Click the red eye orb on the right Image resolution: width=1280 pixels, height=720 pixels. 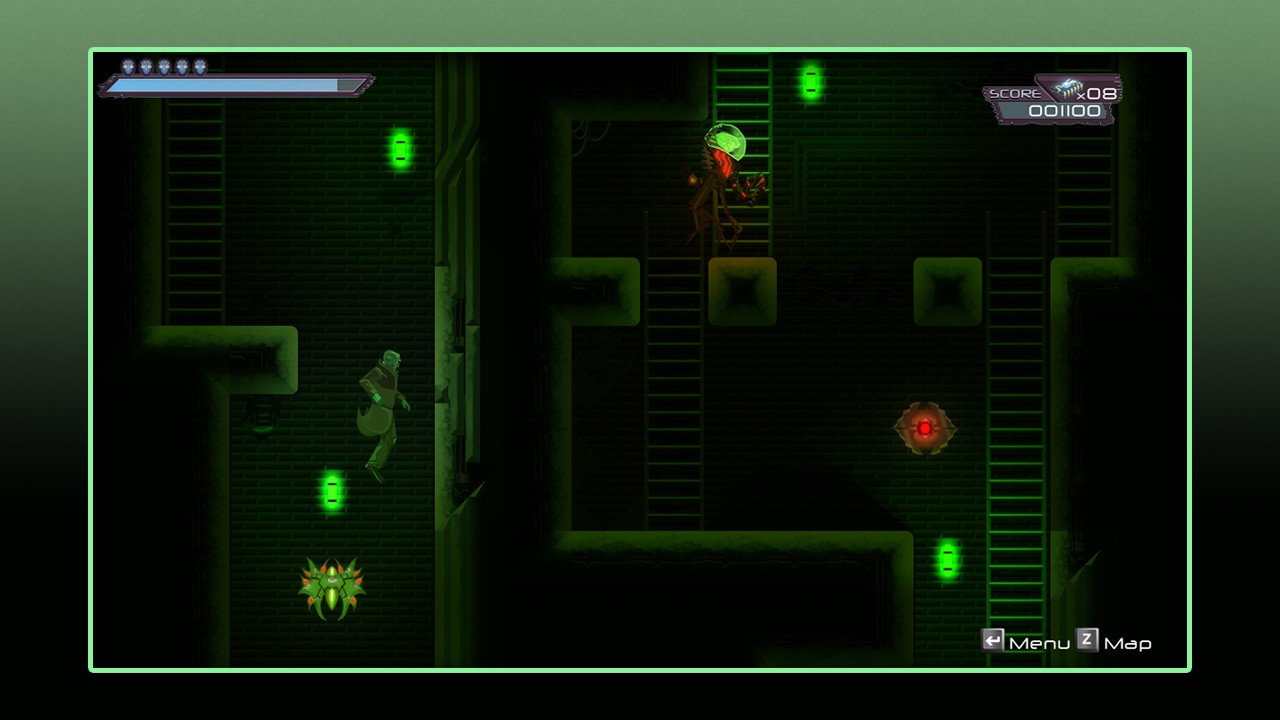click(925, 427)
